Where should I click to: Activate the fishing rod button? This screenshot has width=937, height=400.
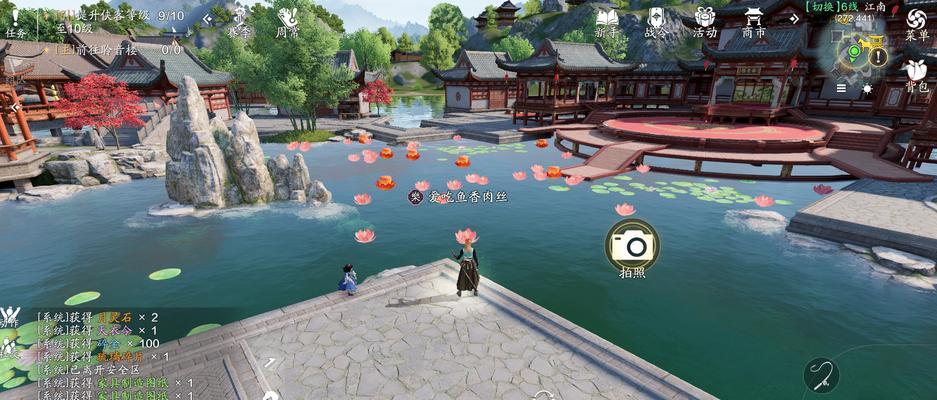(821, 375)
